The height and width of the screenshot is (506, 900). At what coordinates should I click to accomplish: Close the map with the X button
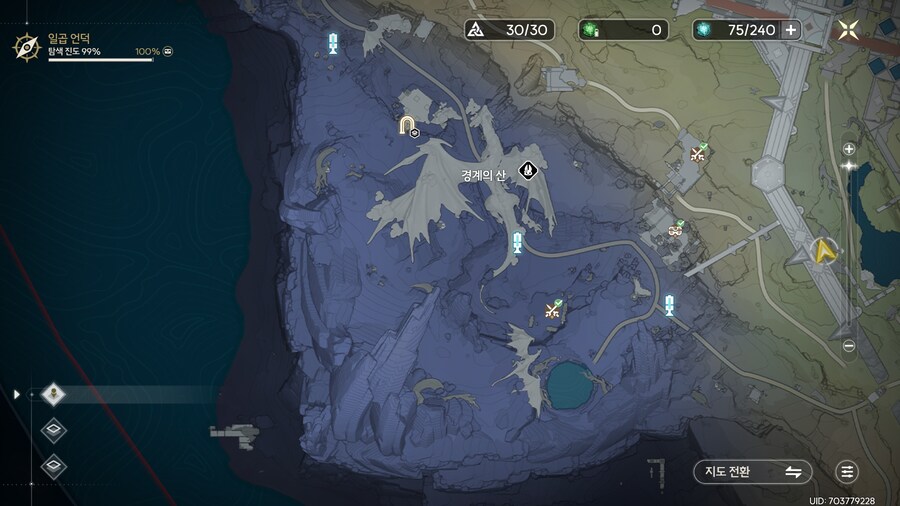849,30
